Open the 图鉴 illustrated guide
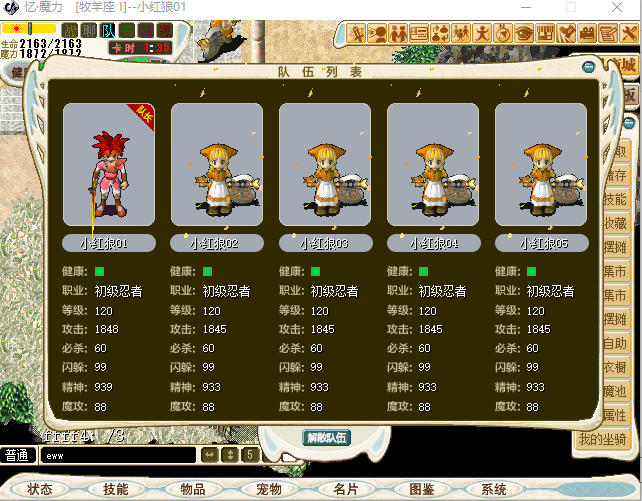Screen dimensions: 642x501 (422, 489)
